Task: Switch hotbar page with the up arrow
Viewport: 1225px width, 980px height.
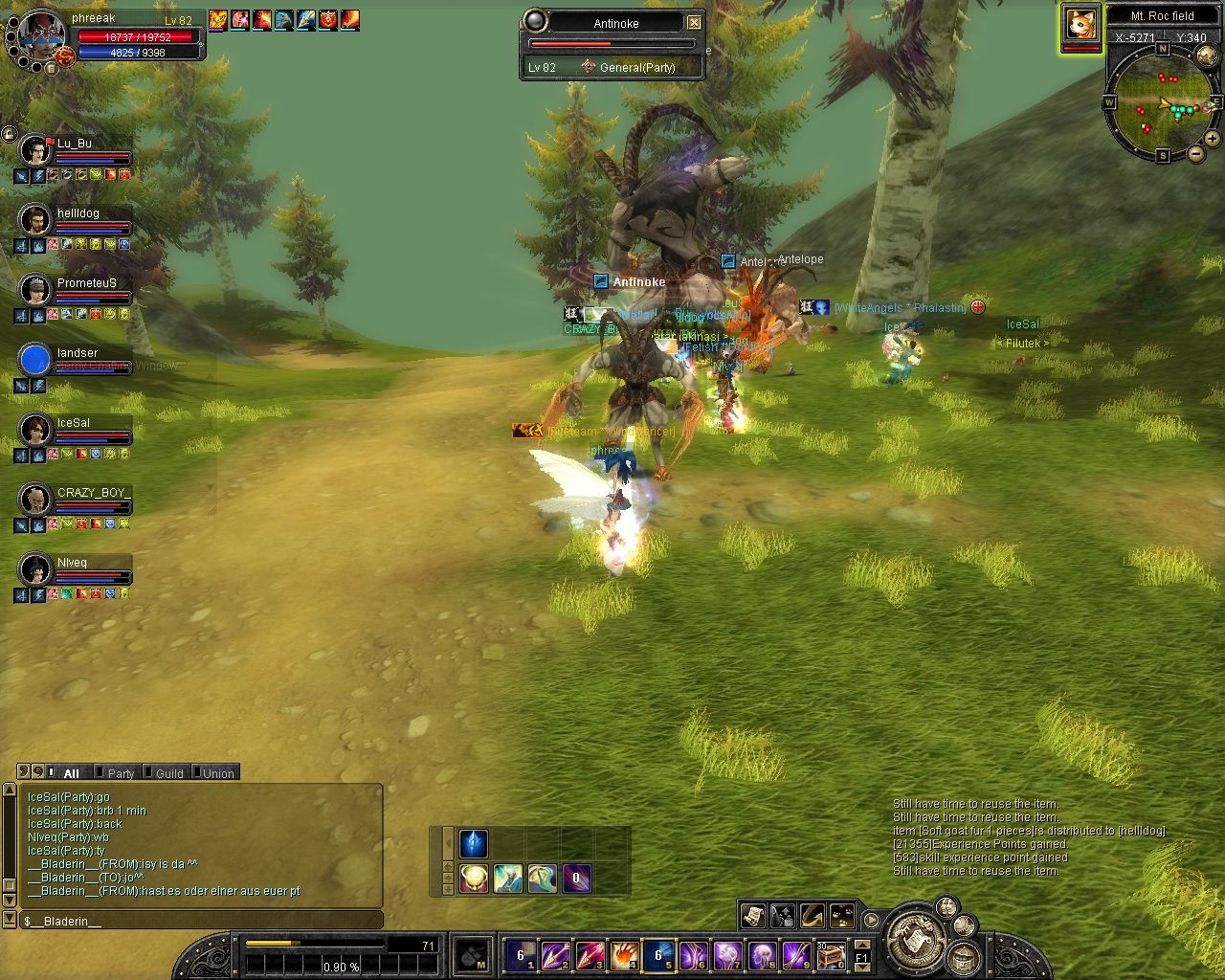Action: click(x=861, y=943)
